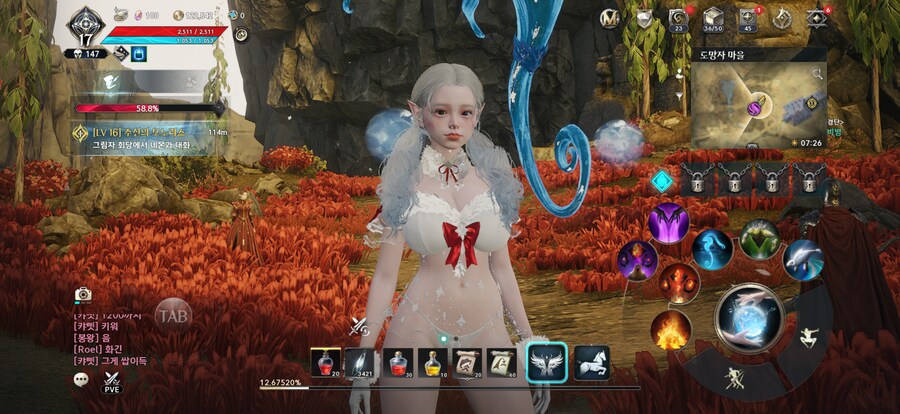Image resolution: width=900 pixels, height=414 pixels.
Task: Summon the white horse mount
Action: (591, 362)
